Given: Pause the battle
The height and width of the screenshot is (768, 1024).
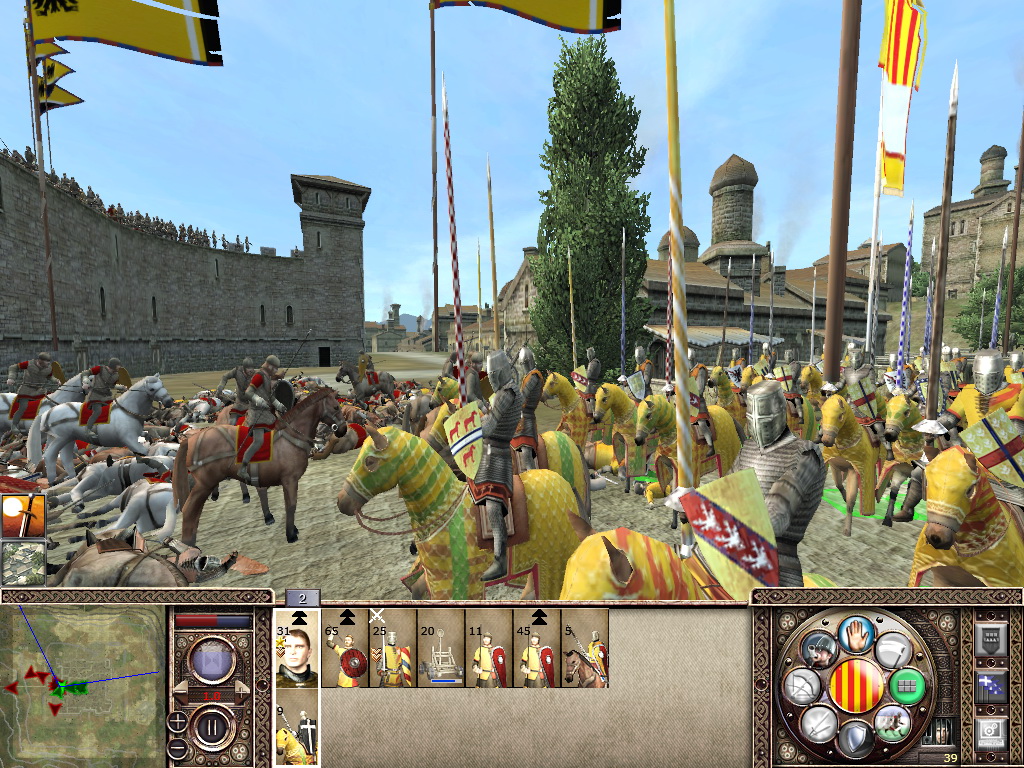Looking at the screenshot, I should point(211,726).
